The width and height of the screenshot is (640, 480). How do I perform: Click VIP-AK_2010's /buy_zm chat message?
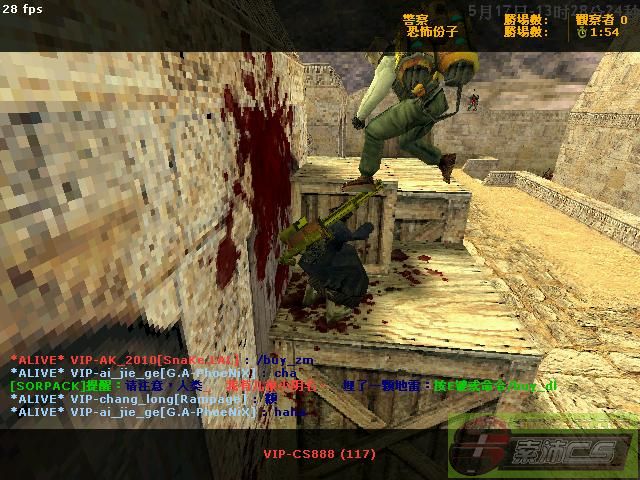pyautogui.click(x=150, y=360)
